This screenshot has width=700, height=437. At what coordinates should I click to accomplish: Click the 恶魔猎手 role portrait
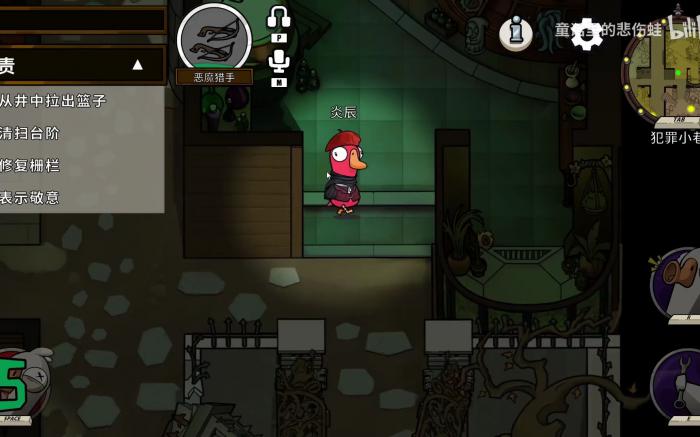click(214, 39)
